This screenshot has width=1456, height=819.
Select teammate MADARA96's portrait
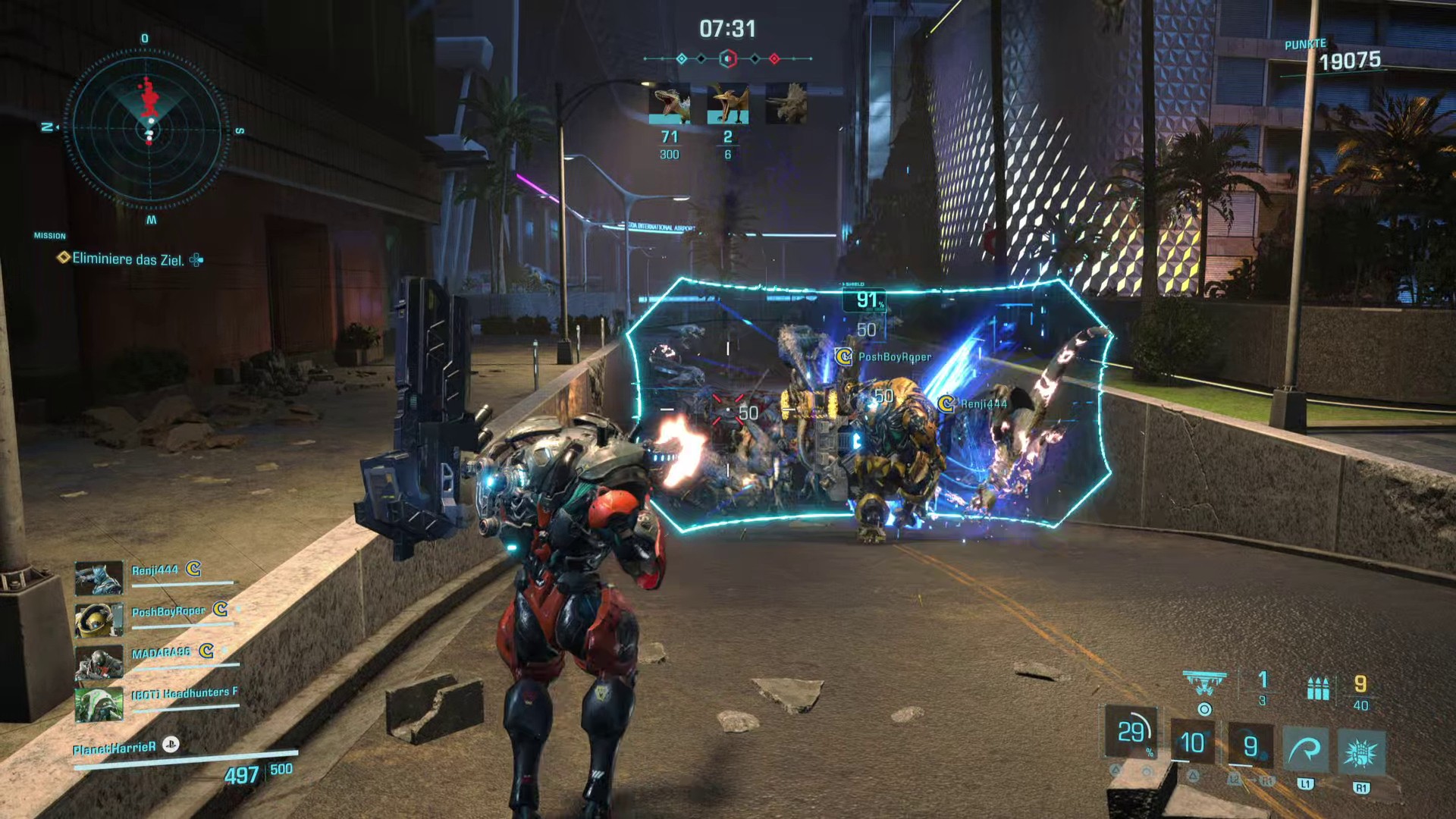99,662
